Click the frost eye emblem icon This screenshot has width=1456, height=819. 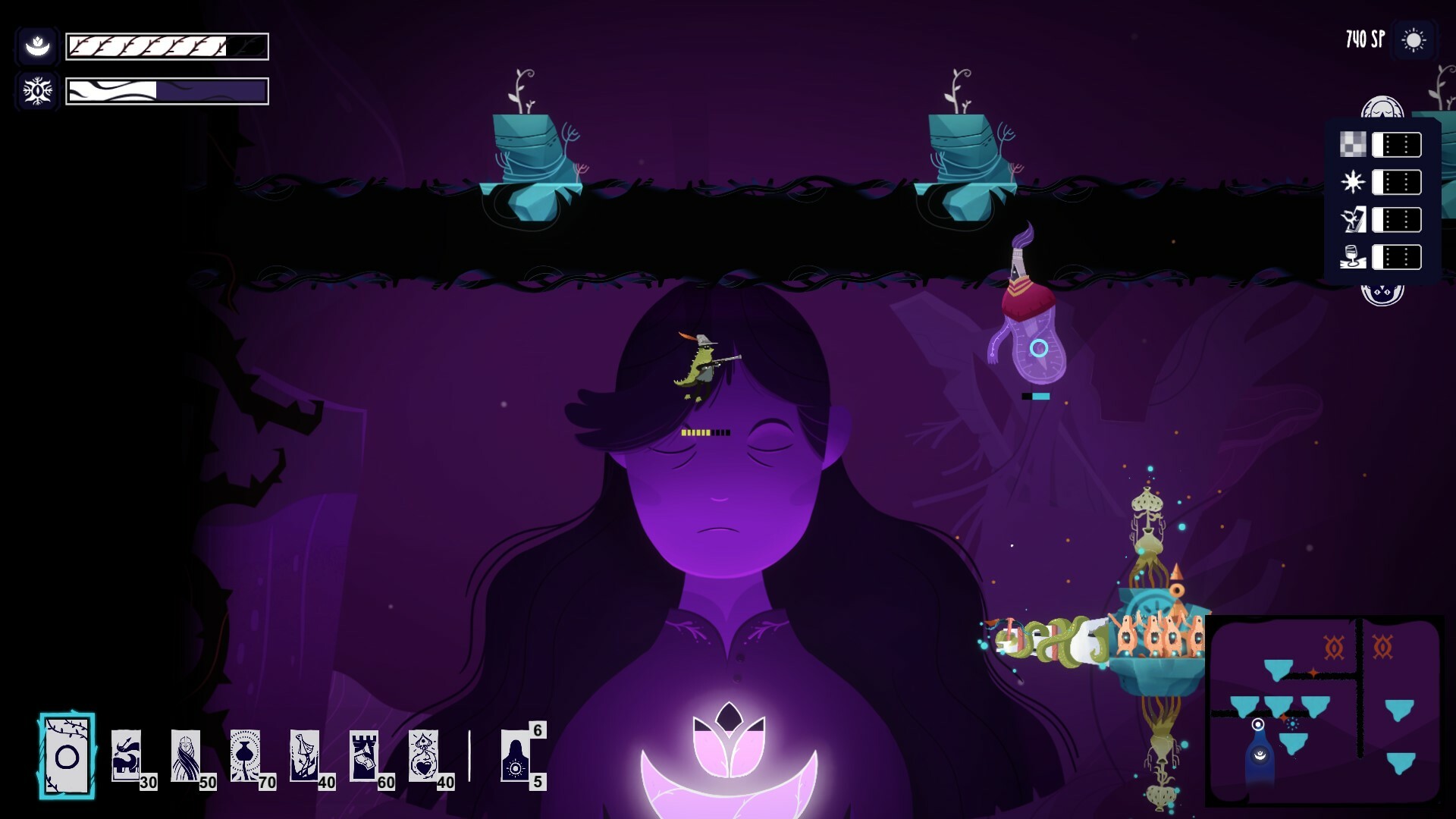click(x=37, y=92)
